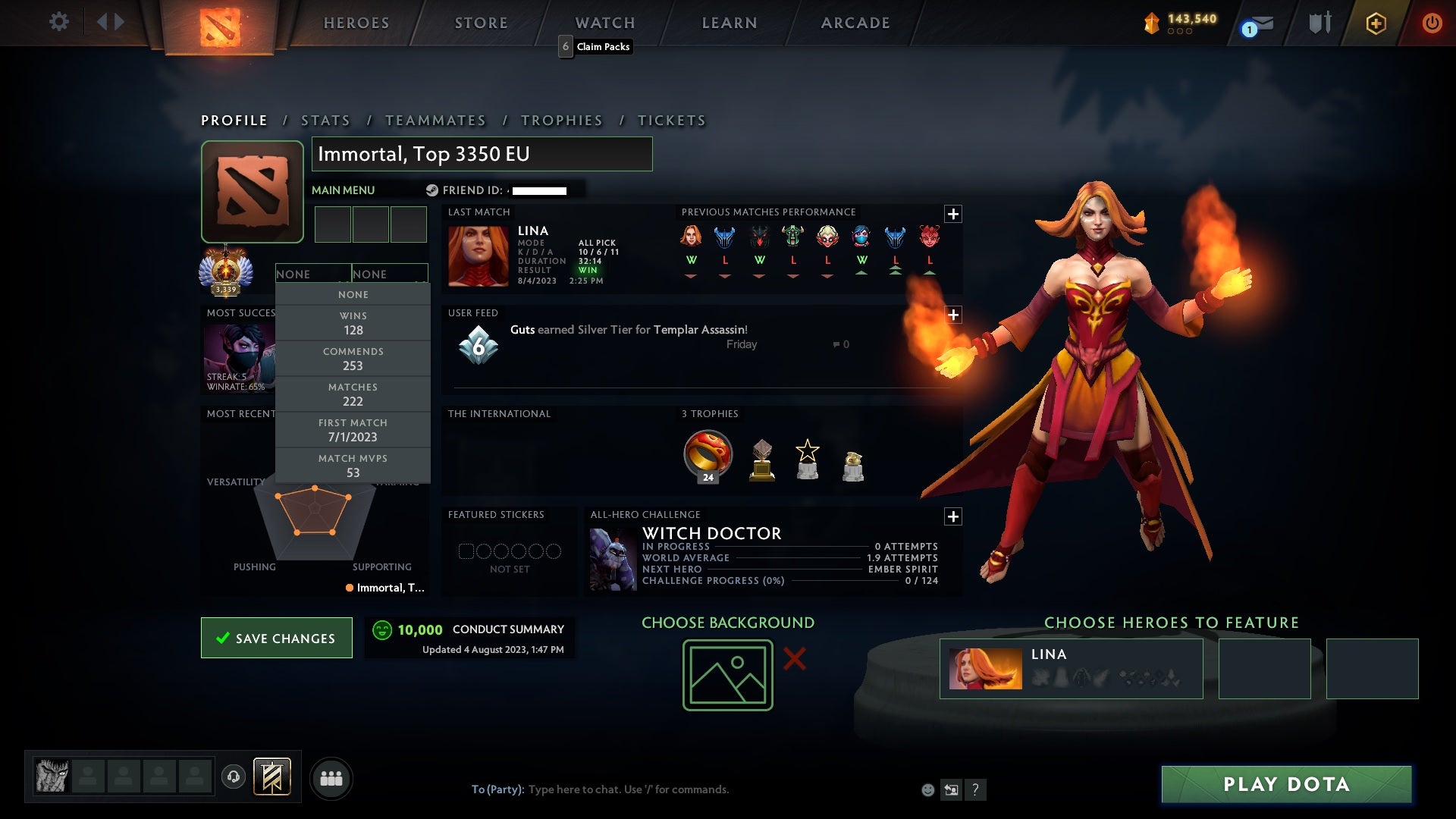
Task: Open the settings gear icon
Action: [59, 22]
